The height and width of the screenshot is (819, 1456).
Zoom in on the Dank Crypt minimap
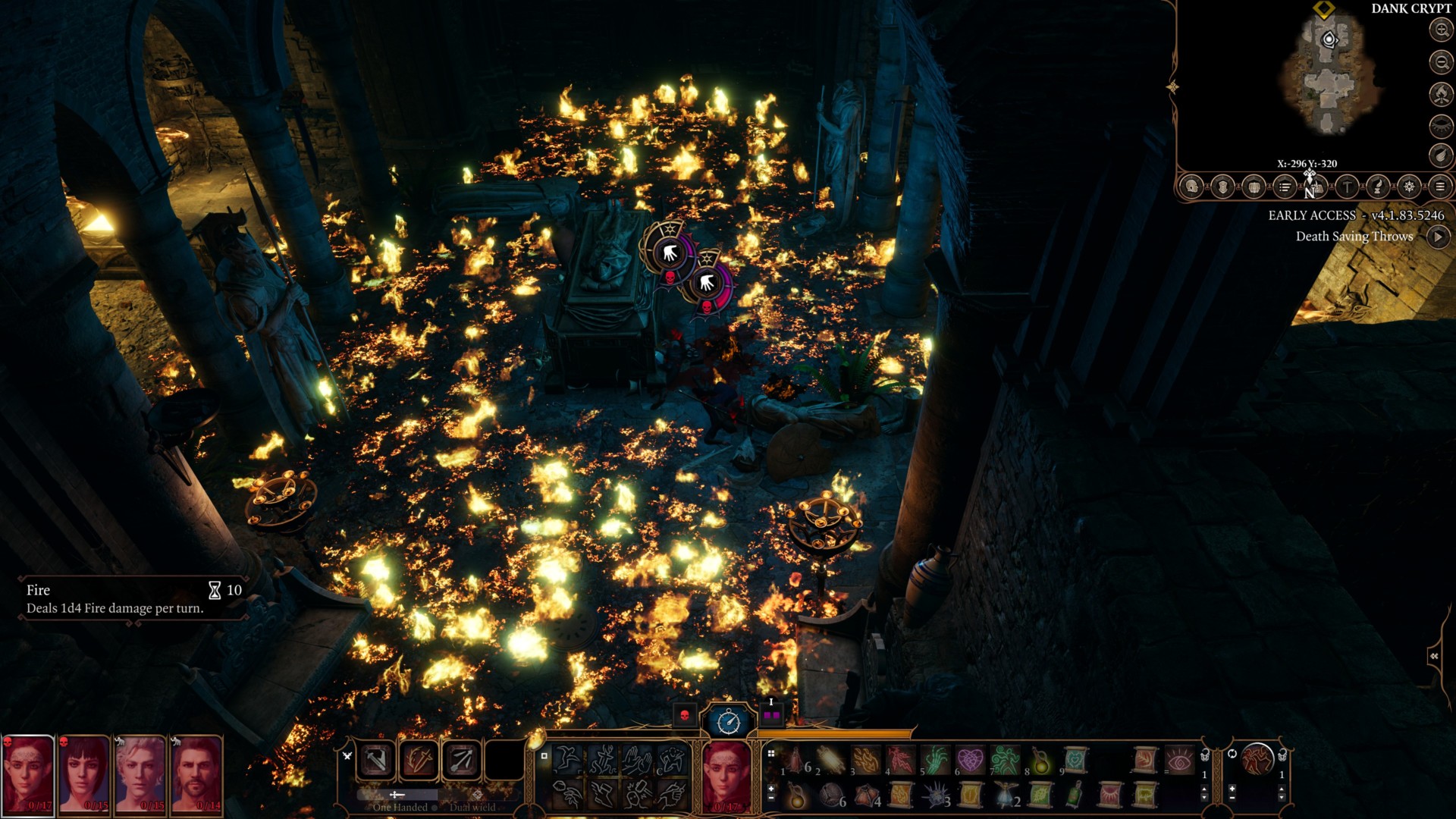tap(1441, 30)
